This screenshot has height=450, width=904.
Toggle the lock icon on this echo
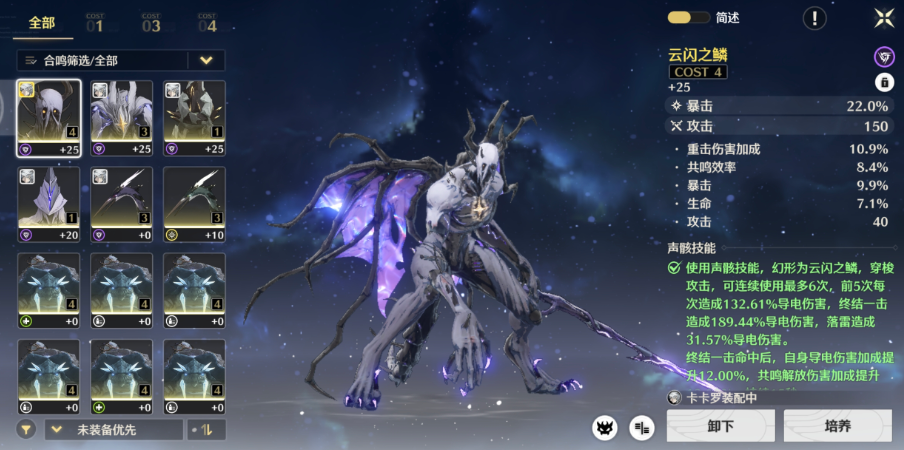point(884,82)
